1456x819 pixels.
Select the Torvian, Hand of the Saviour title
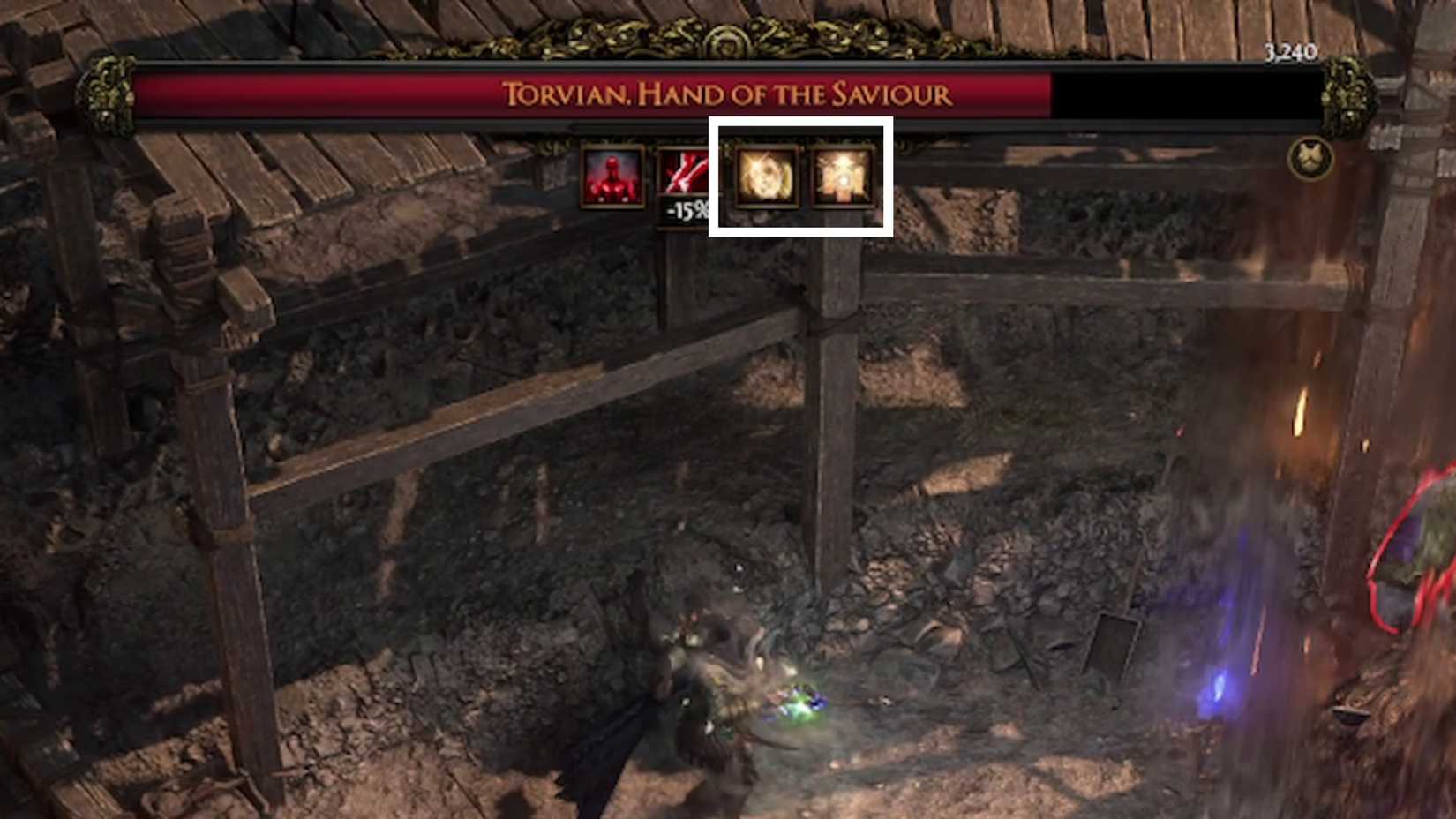[728, 92]
